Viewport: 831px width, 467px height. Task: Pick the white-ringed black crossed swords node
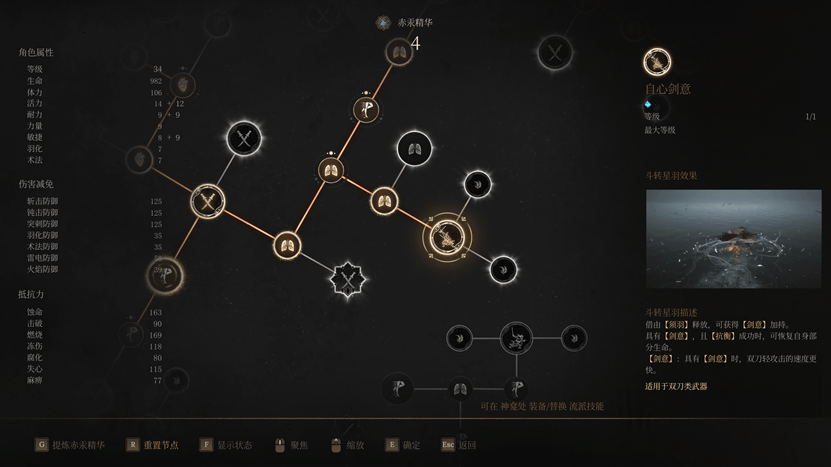[x=243, y=138]
